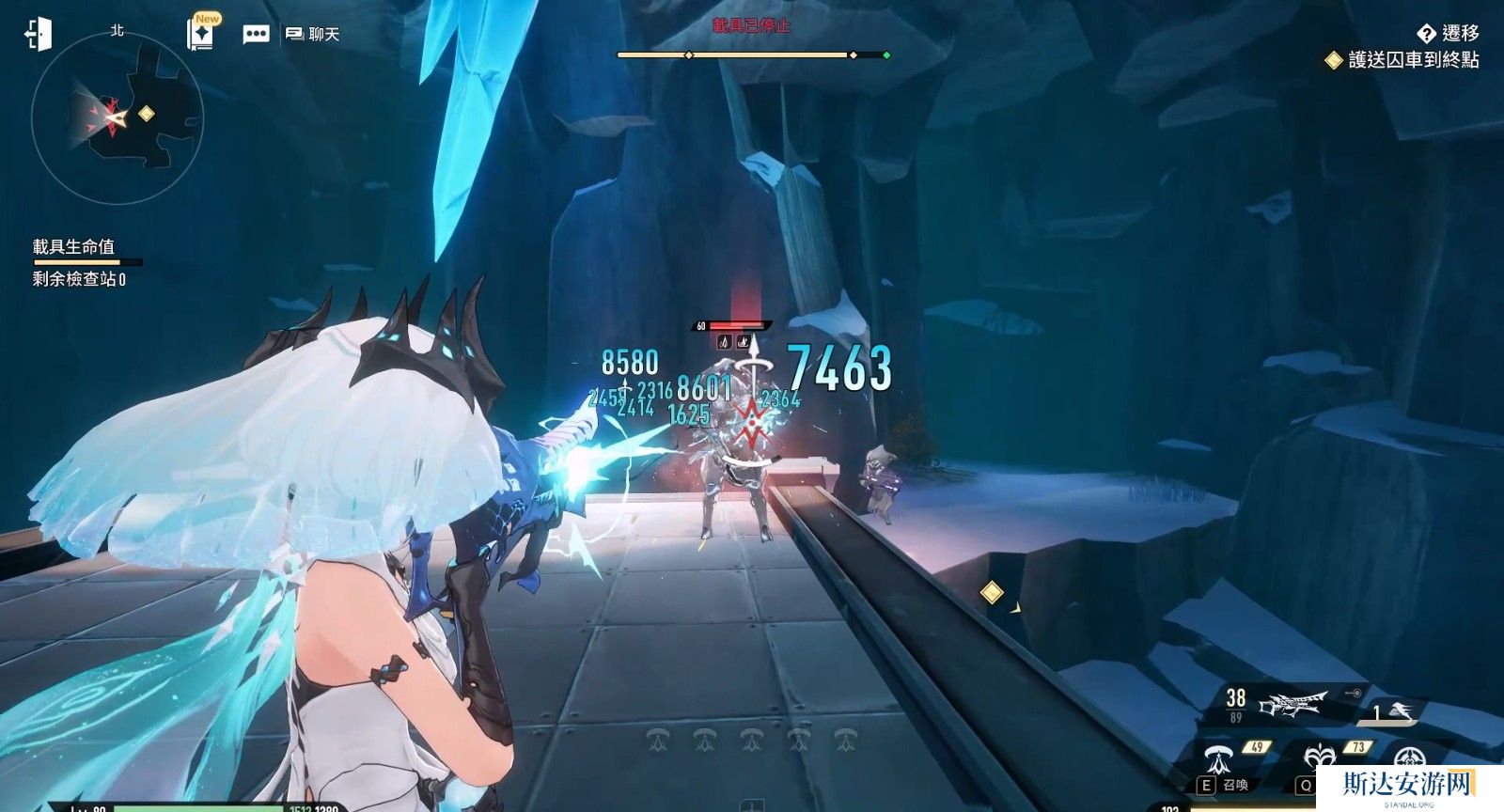This screenshot has height=812, width=1504.
Task: Open the 聊天 chat panel
Action: [x=312, y=35]
